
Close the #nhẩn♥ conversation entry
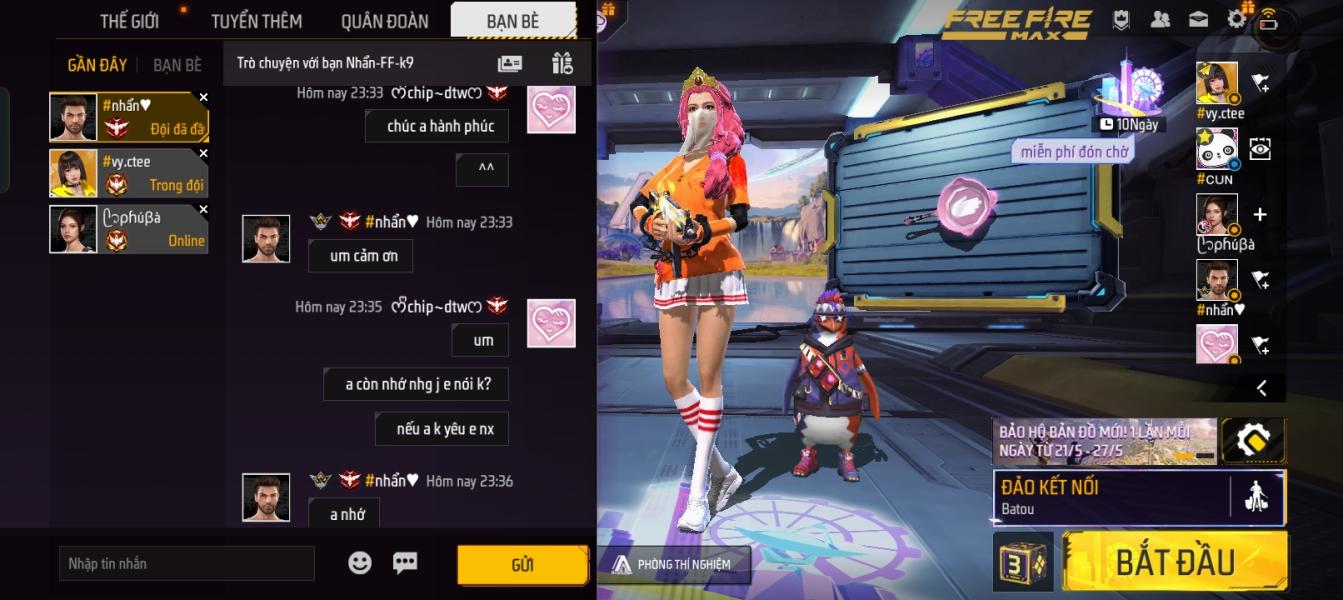click(204, 98)
